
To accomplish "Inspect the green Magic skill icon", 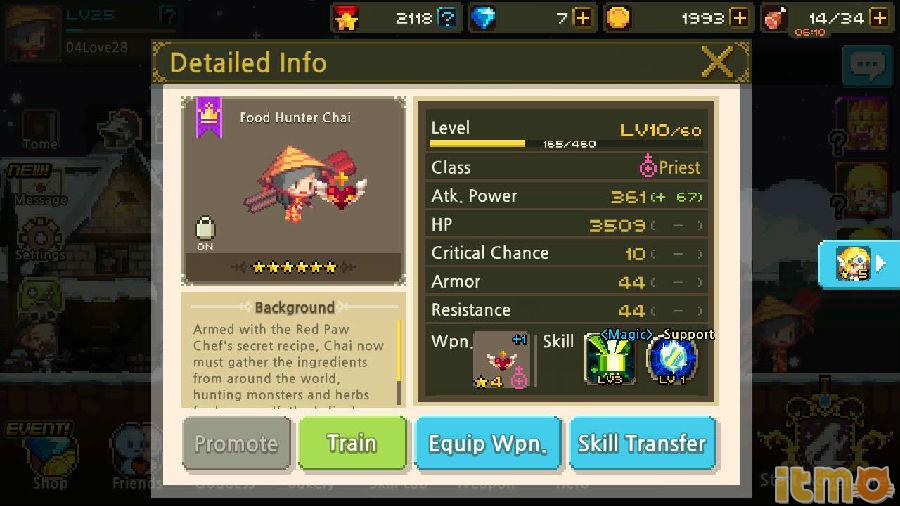I will [x=609, y=360].
